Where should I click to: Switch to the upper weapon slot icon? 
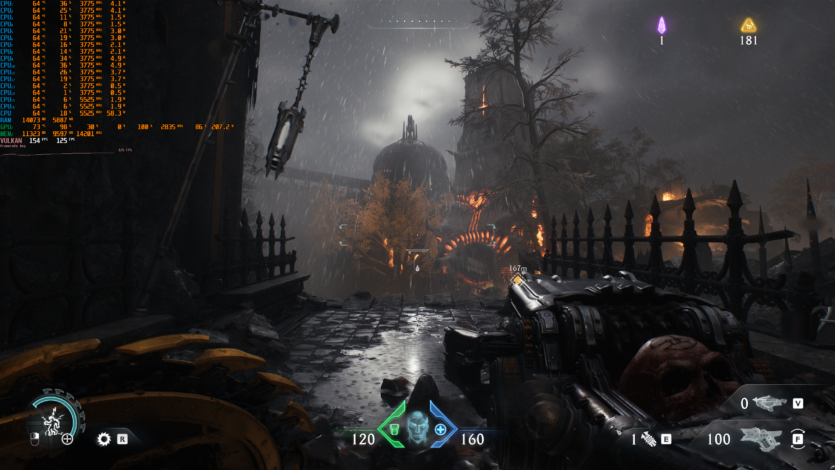click(x=769, y=403)
